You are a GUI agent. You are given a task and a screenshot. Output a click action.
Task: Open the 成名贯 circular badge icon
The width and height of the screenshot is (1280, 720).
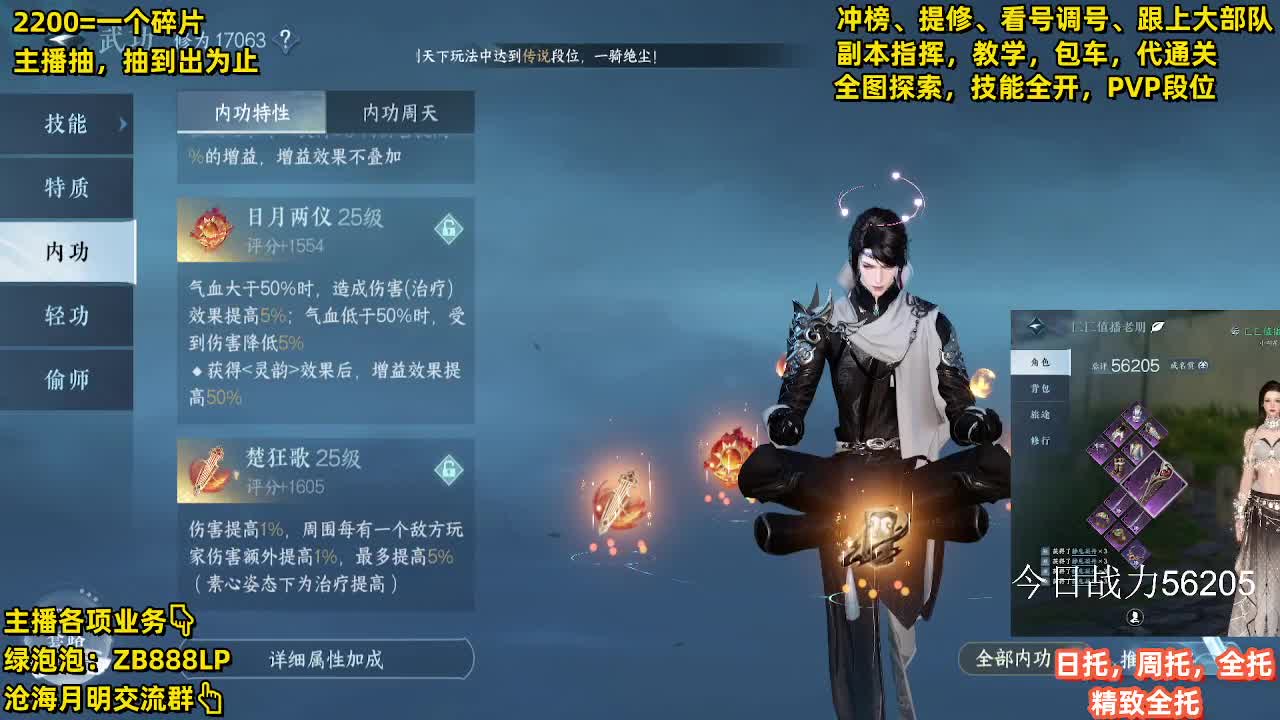(1202, 366)
